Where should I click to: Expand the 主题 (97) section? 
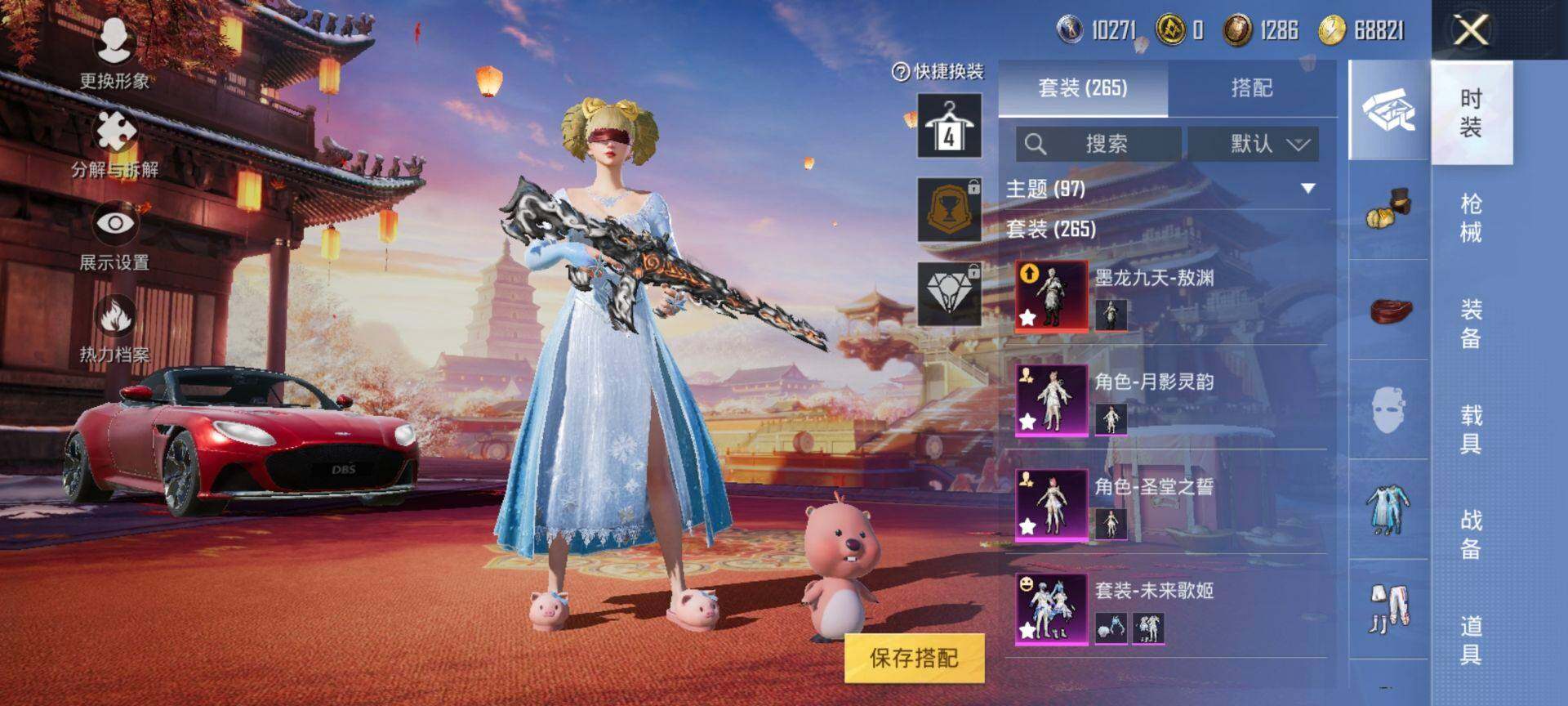point(1307,189)
